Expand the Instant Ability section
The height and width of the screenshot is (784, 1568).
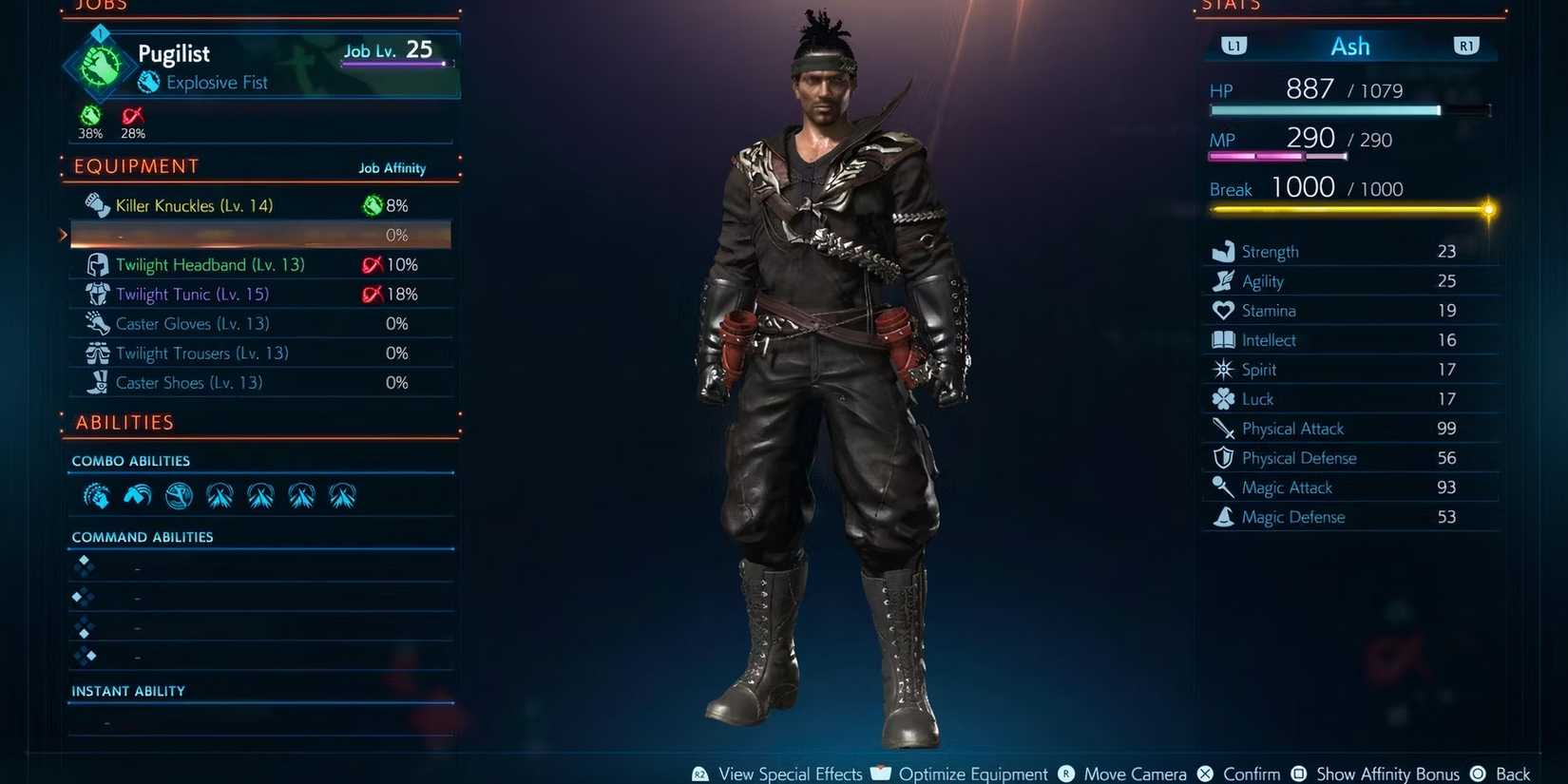128,691
